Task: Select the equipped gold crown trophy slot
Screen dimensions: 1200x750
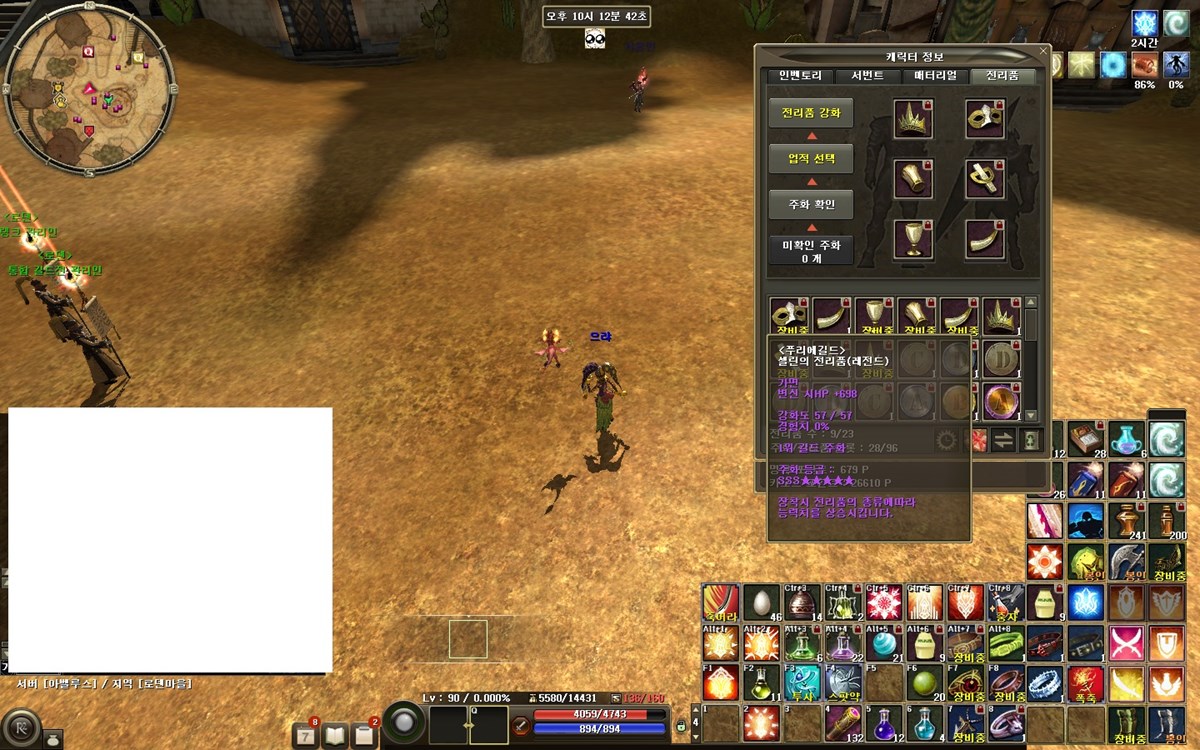Action: pyautogui.click(x=912, y=120)
